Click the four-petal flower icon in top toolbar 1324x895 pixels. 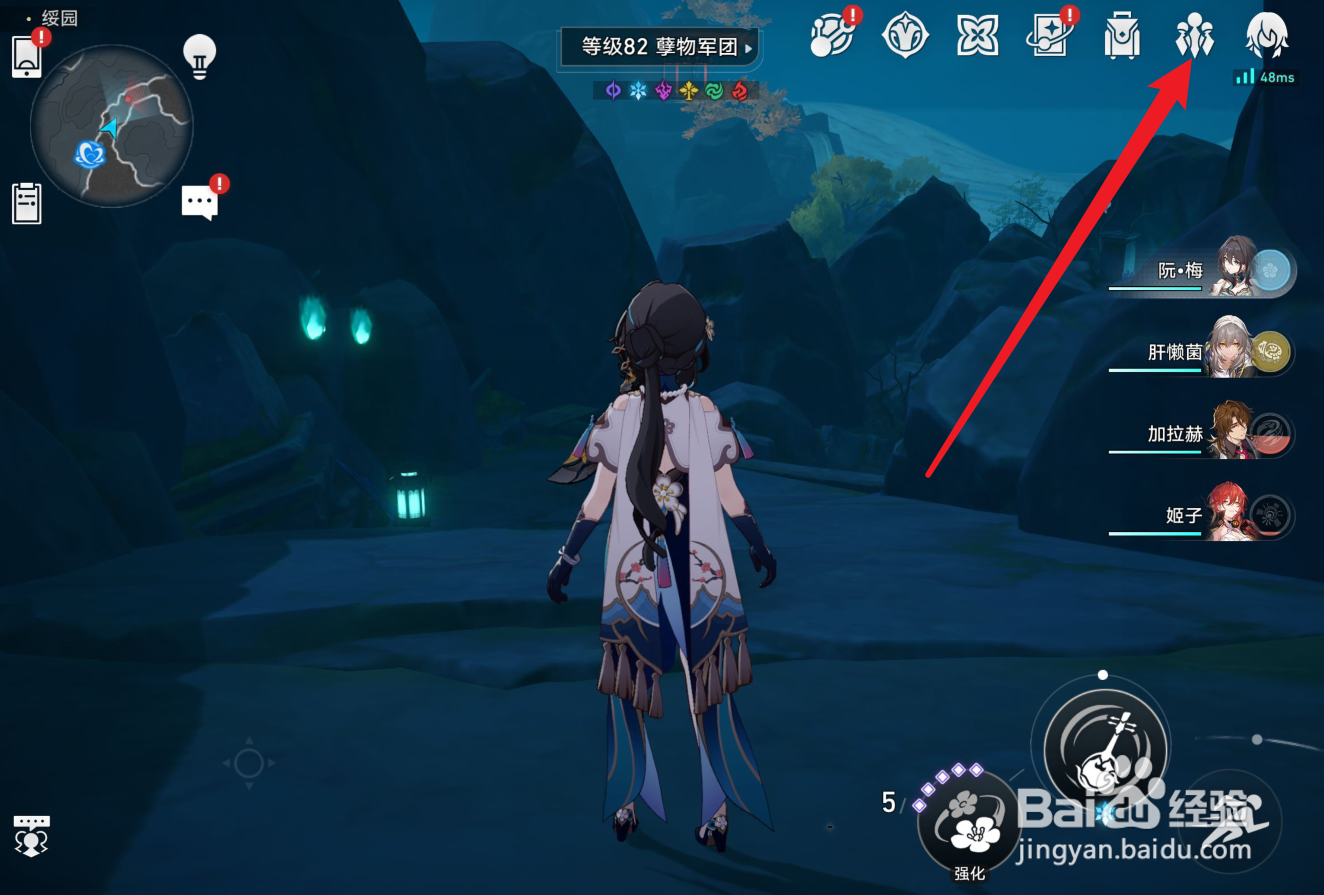click(x=978, y=36)
